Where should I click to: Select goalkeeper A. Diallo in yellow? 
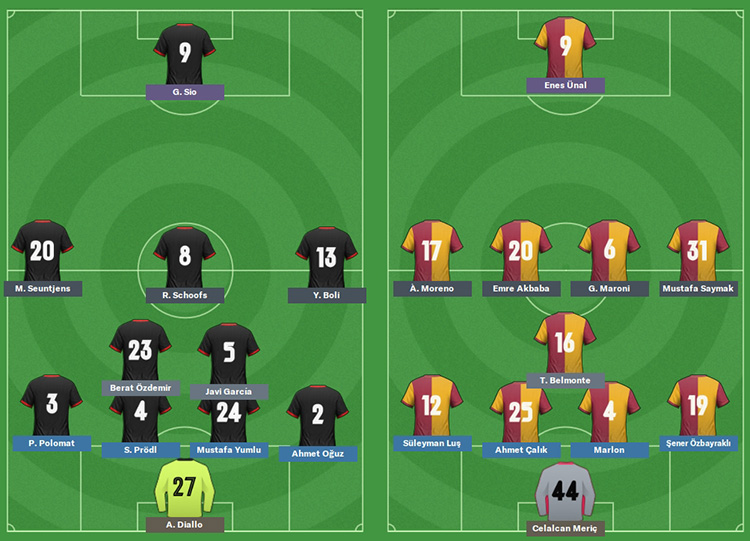click(x=185, y=486)
